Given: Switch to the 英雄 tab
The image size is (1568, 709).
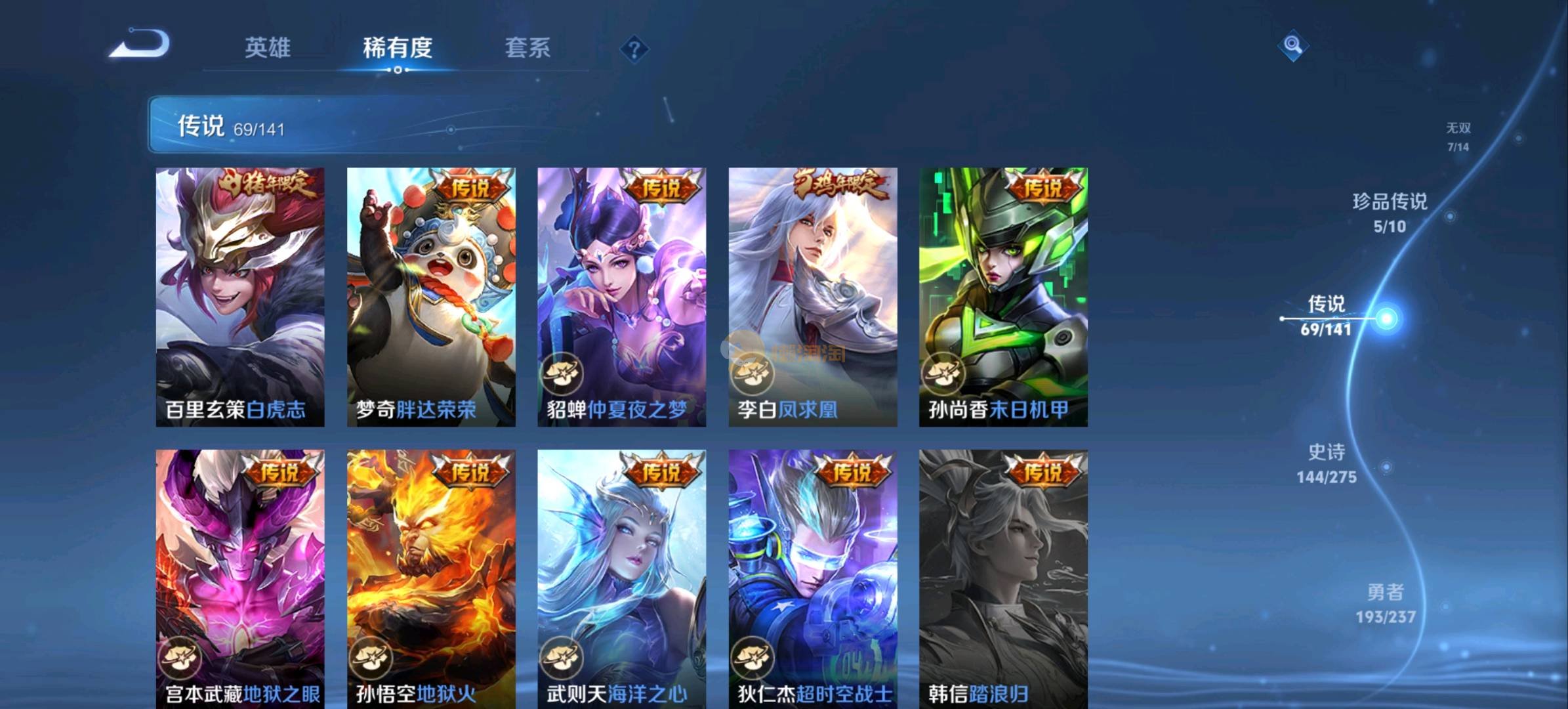Looking at the screenshot, I should click(x=267, y=47).
